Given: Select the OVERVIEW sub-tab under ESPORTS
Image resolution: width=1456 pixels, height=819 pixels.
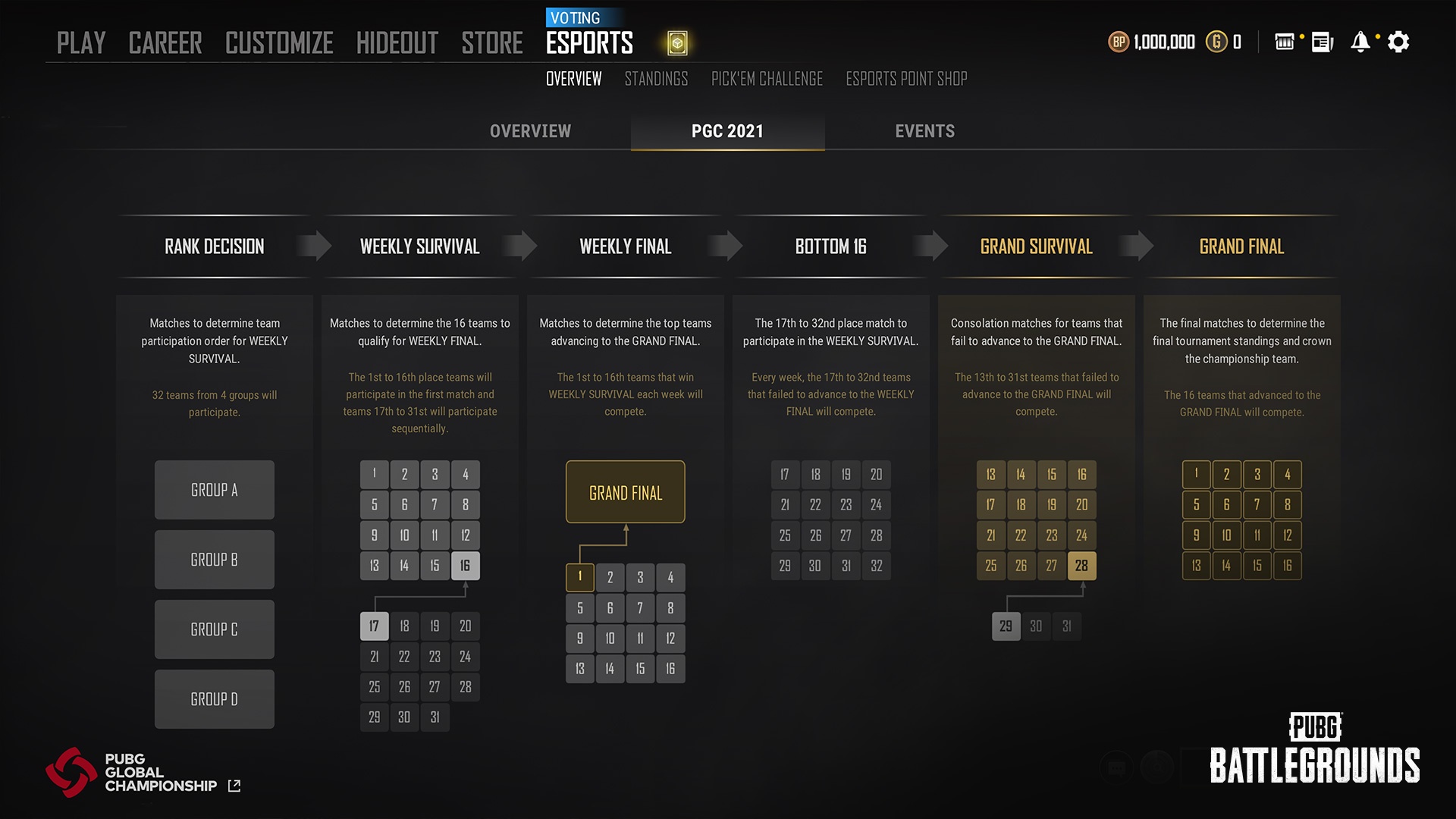Looking at the screenshot, I should 573,78.
